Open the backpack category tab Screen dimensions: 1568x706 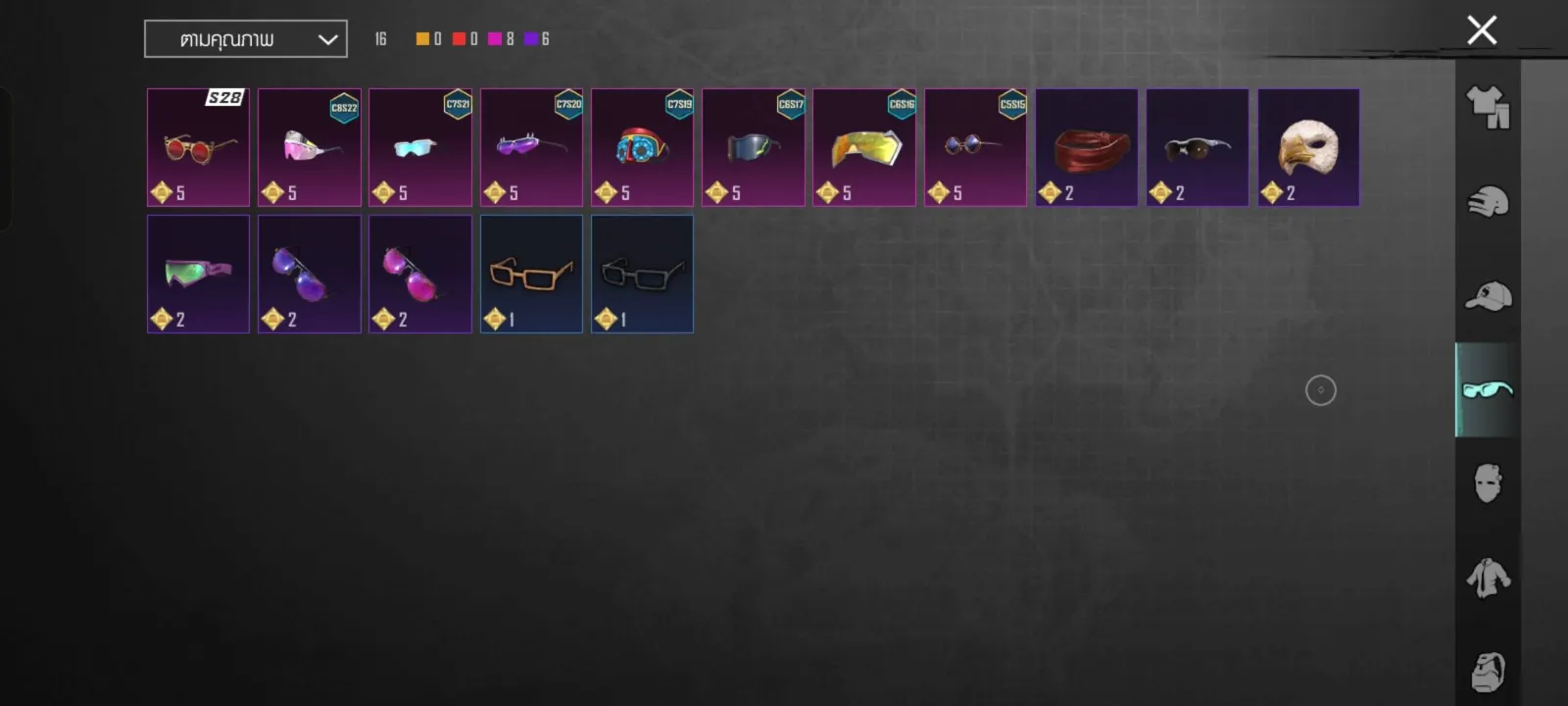[x=1488, y=672]
